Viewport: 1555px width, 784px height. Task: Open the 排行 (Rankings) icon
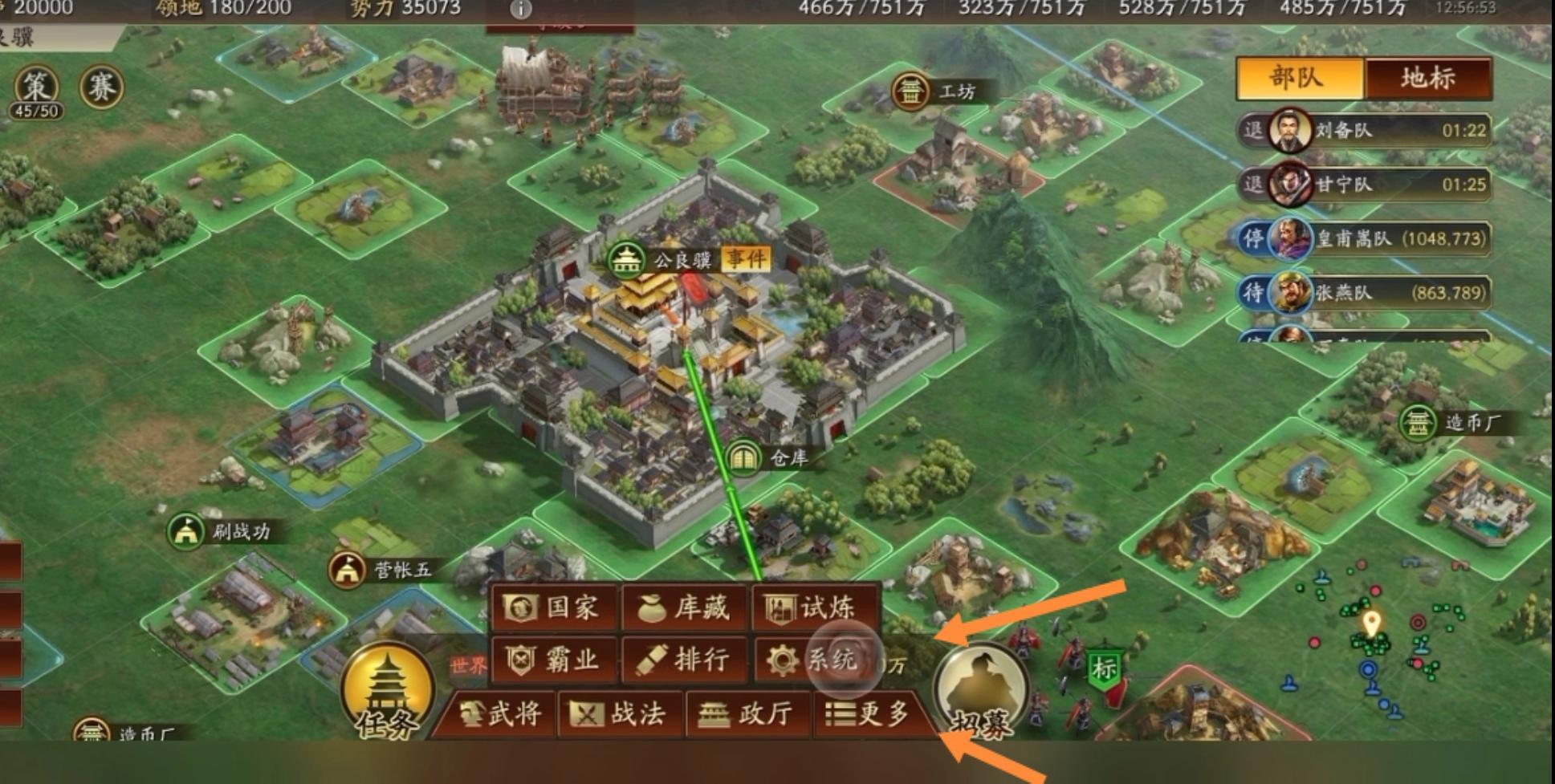(x=684, y=660)
